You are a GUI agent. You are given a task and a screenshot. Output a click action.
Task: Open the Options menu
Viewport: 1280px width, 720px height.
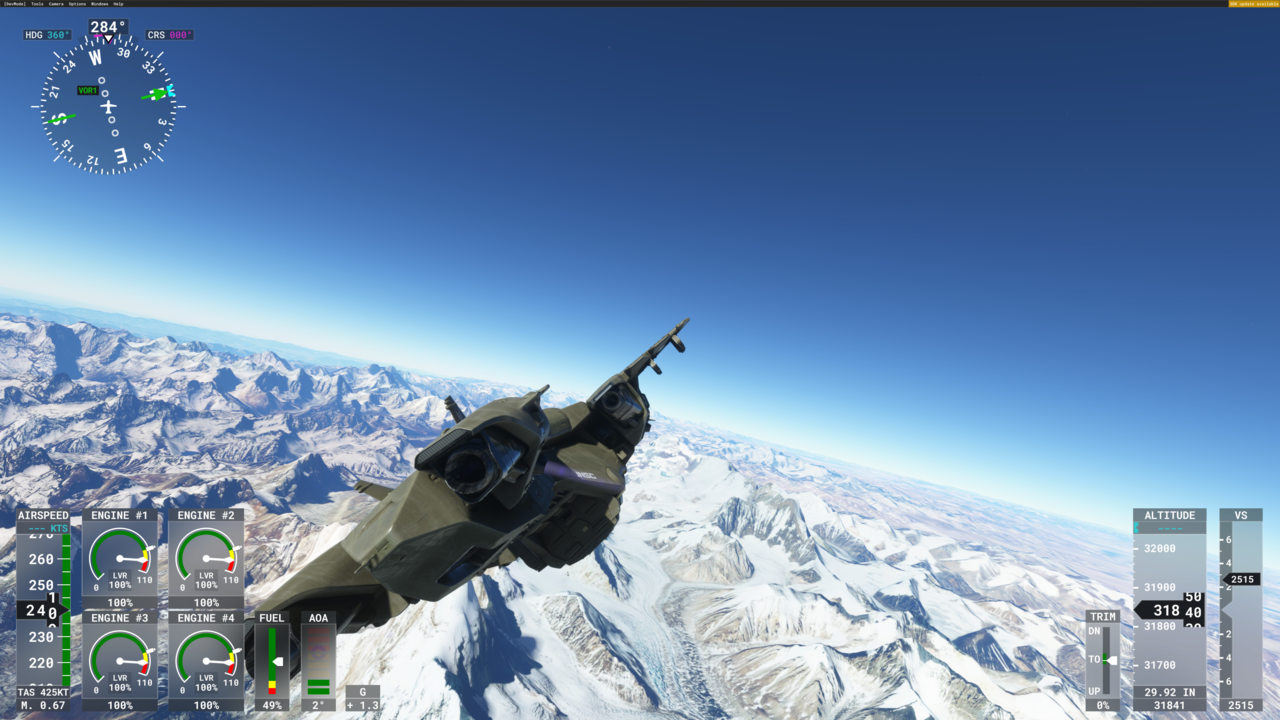(x=77, y=4)
